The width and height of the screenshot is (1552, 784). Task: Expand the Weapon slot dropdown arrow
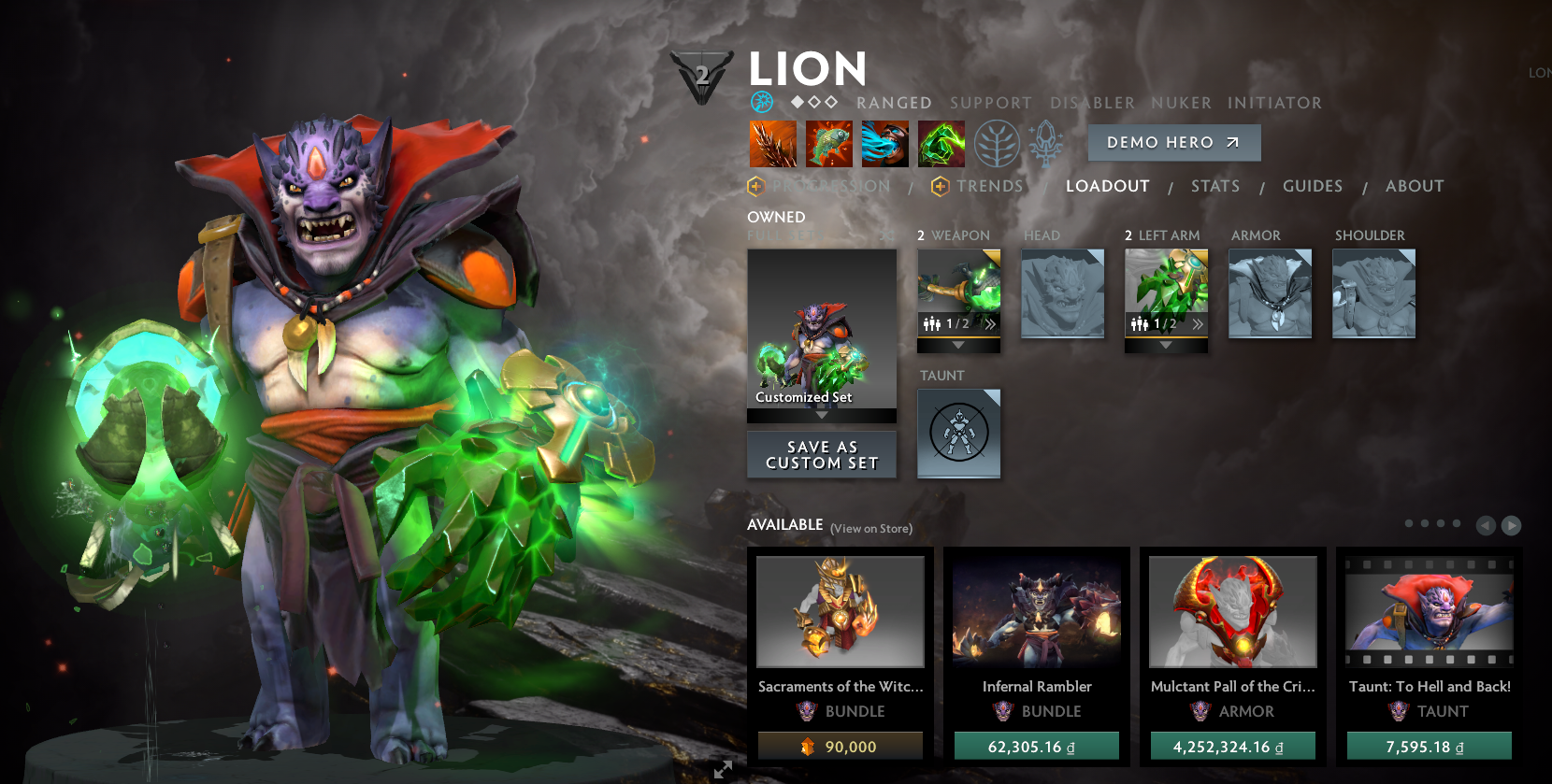pos(958,344)
